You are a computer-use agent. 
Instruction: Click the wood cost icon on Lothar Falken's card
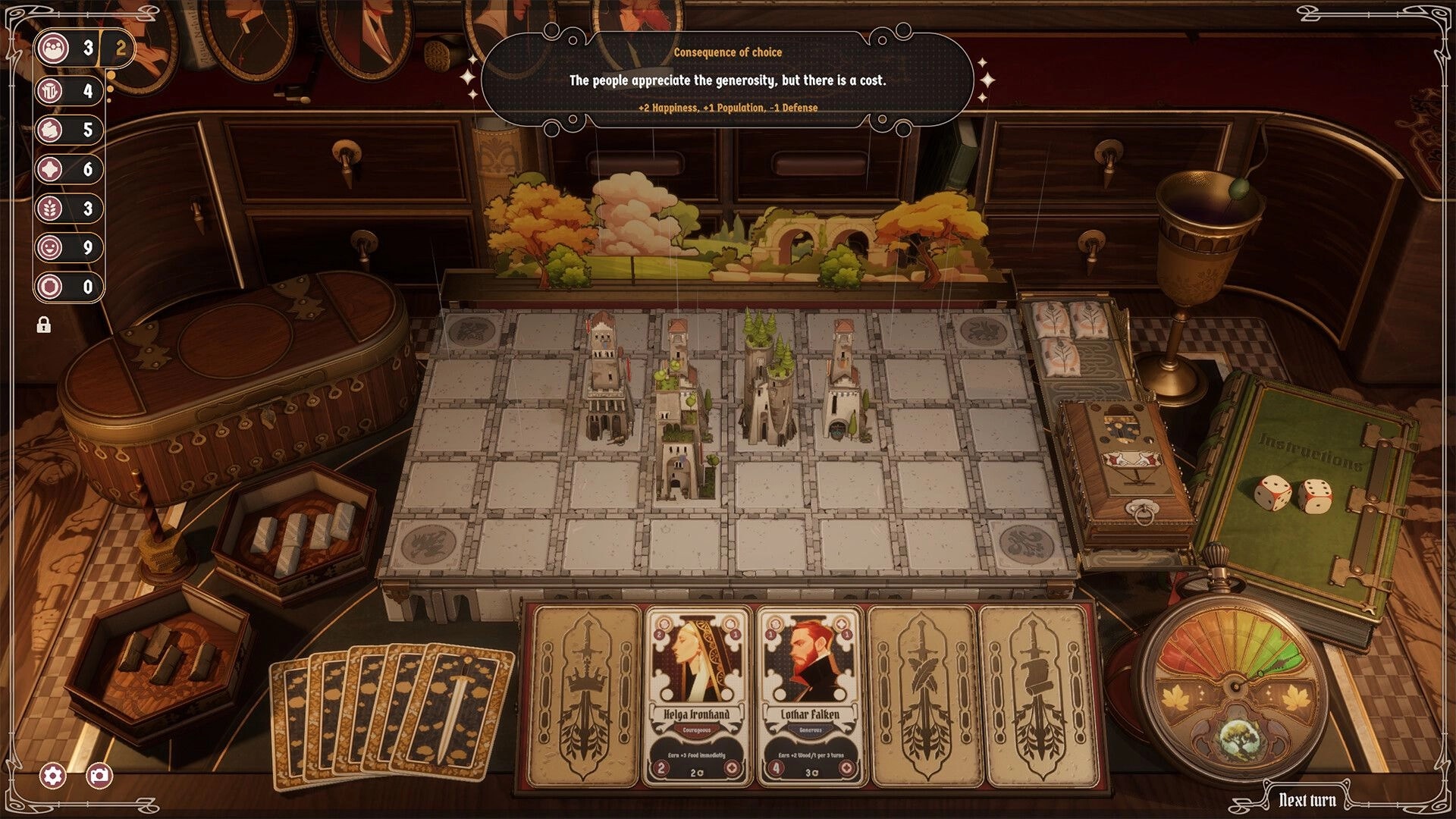[774, 625]
